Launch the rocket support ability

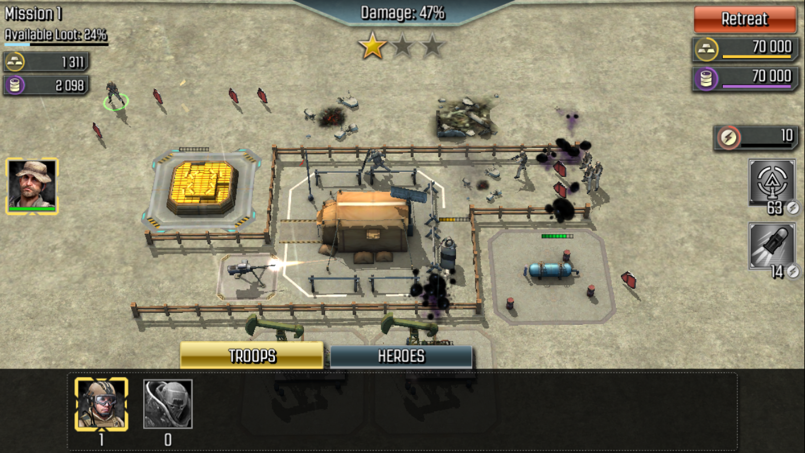coord(772,246)
